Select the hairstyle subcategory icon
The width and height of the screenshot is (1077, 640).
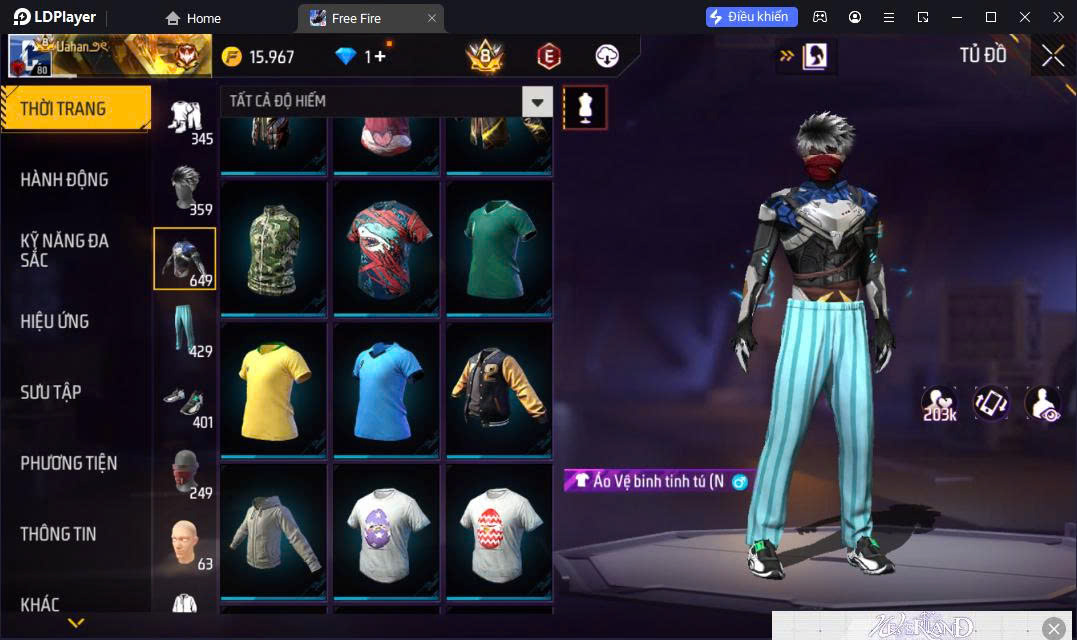coord(185,188)
